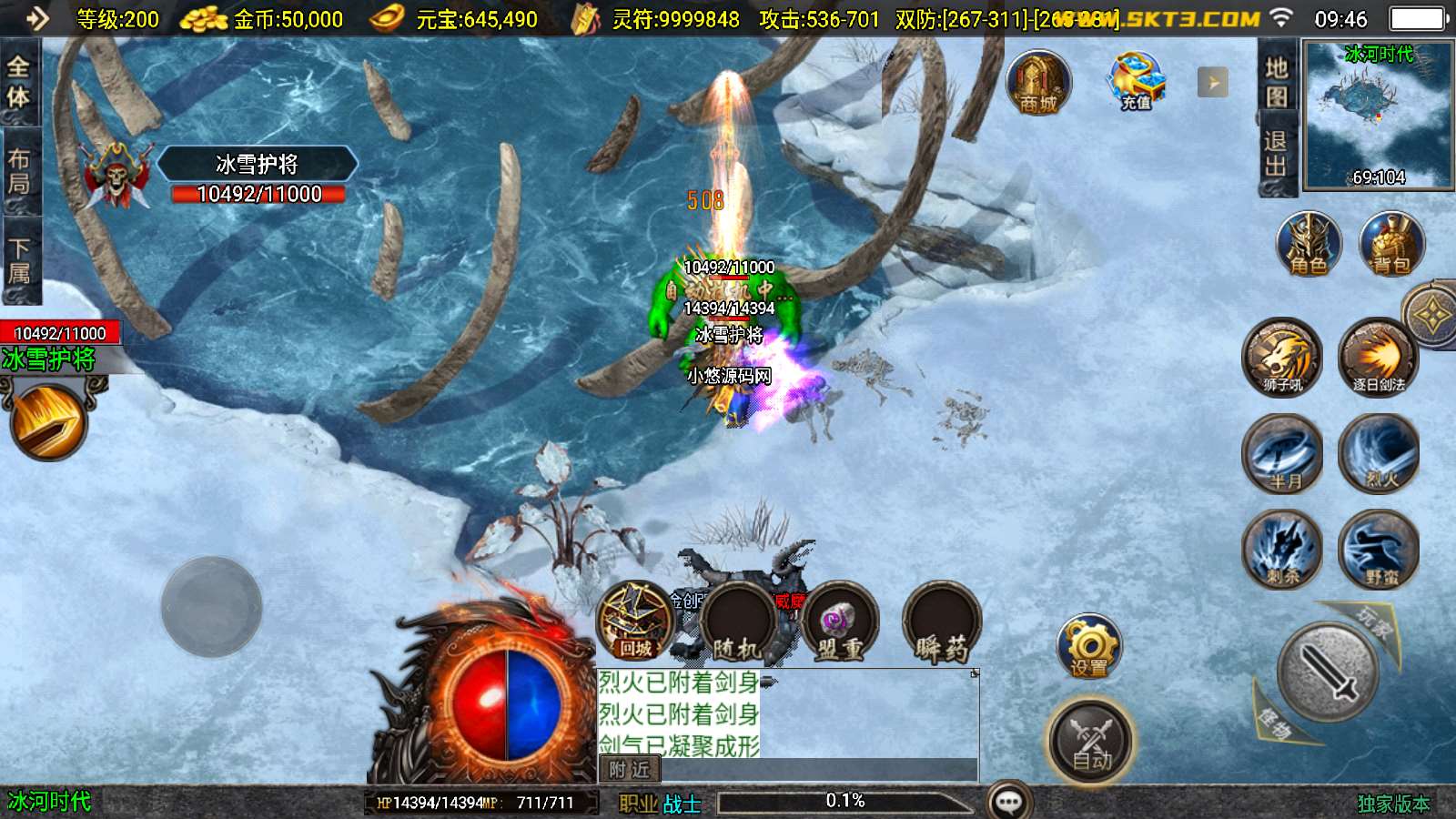Screen dimensions: 1456x819
Task: Switch to the 附近 nearby chat tab
Action: click(630, 770)
